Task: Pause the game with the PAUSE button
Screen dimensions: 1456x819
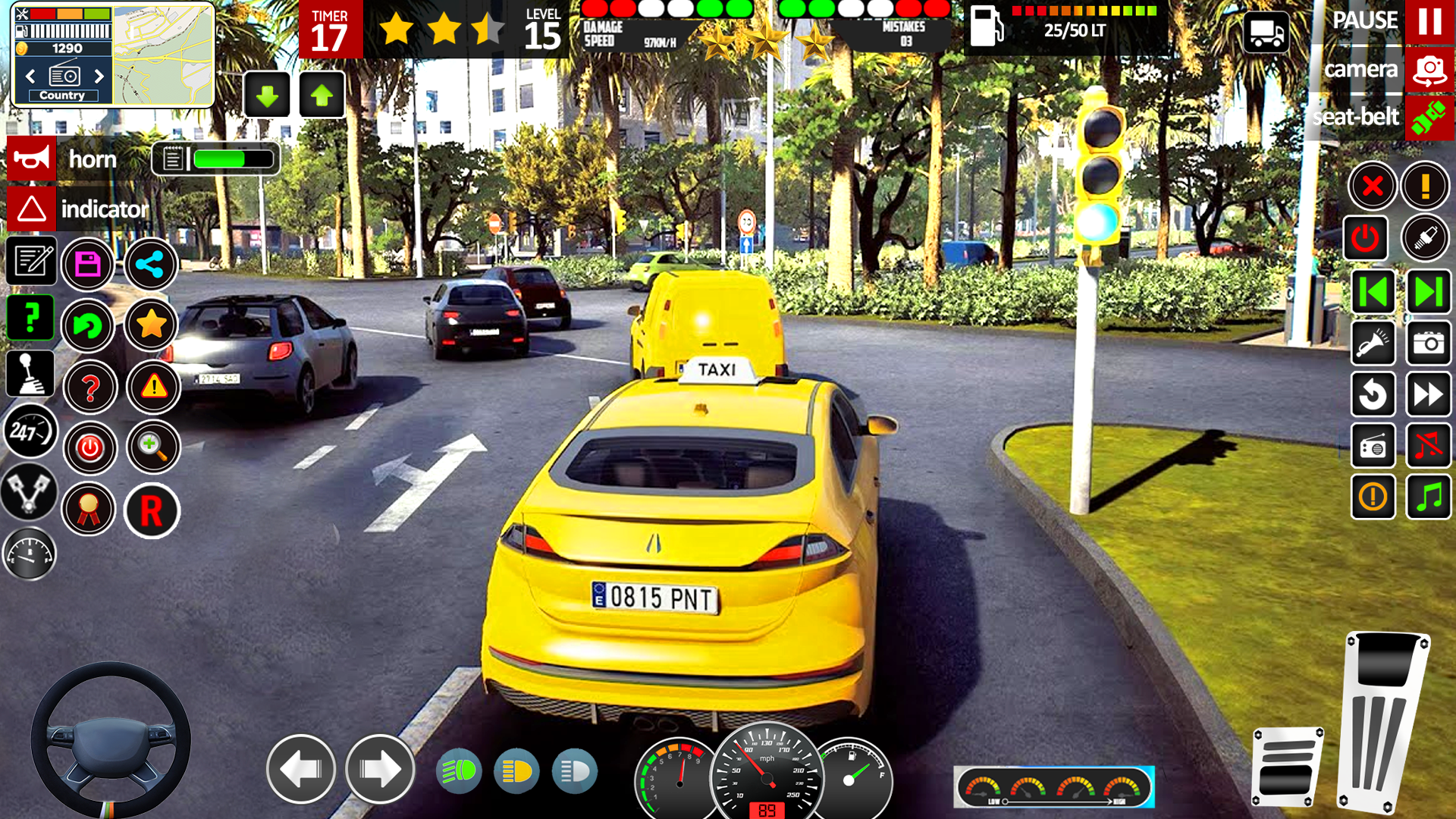Action: coord(1429,21)
